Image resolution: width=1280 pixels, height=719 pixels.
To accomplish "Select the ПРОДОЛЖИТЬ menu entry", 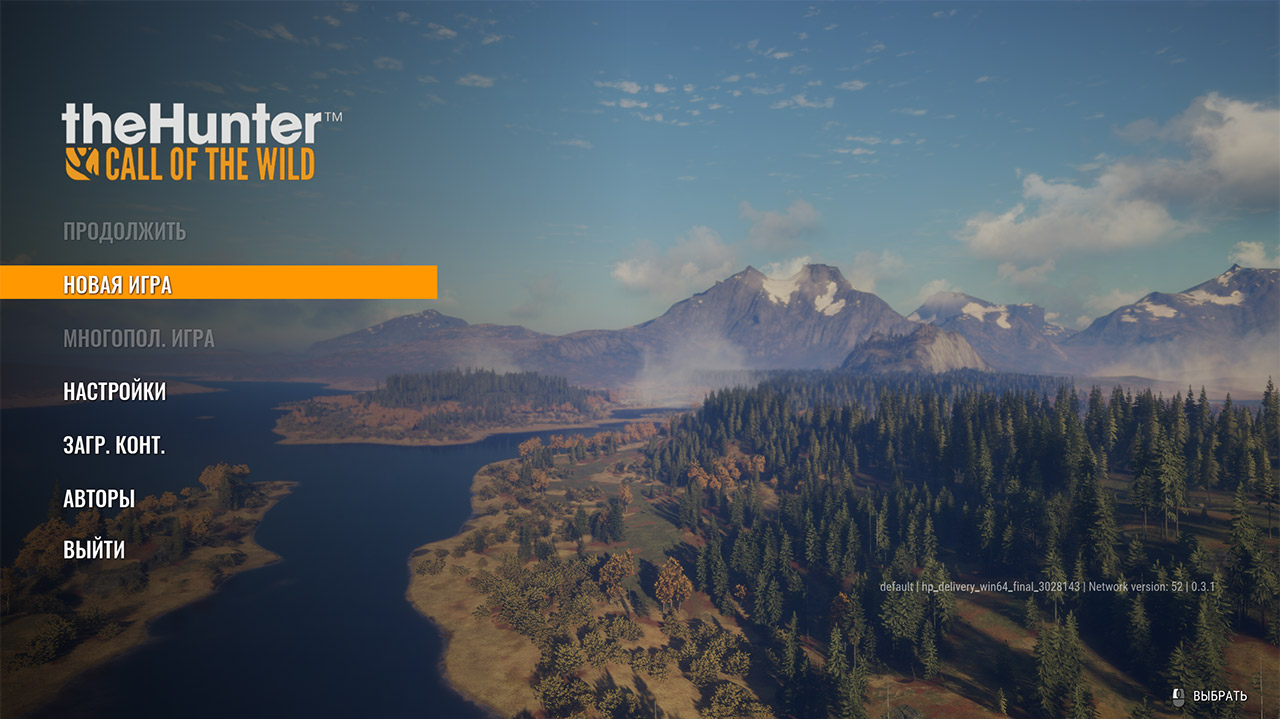I will point(124,231).
